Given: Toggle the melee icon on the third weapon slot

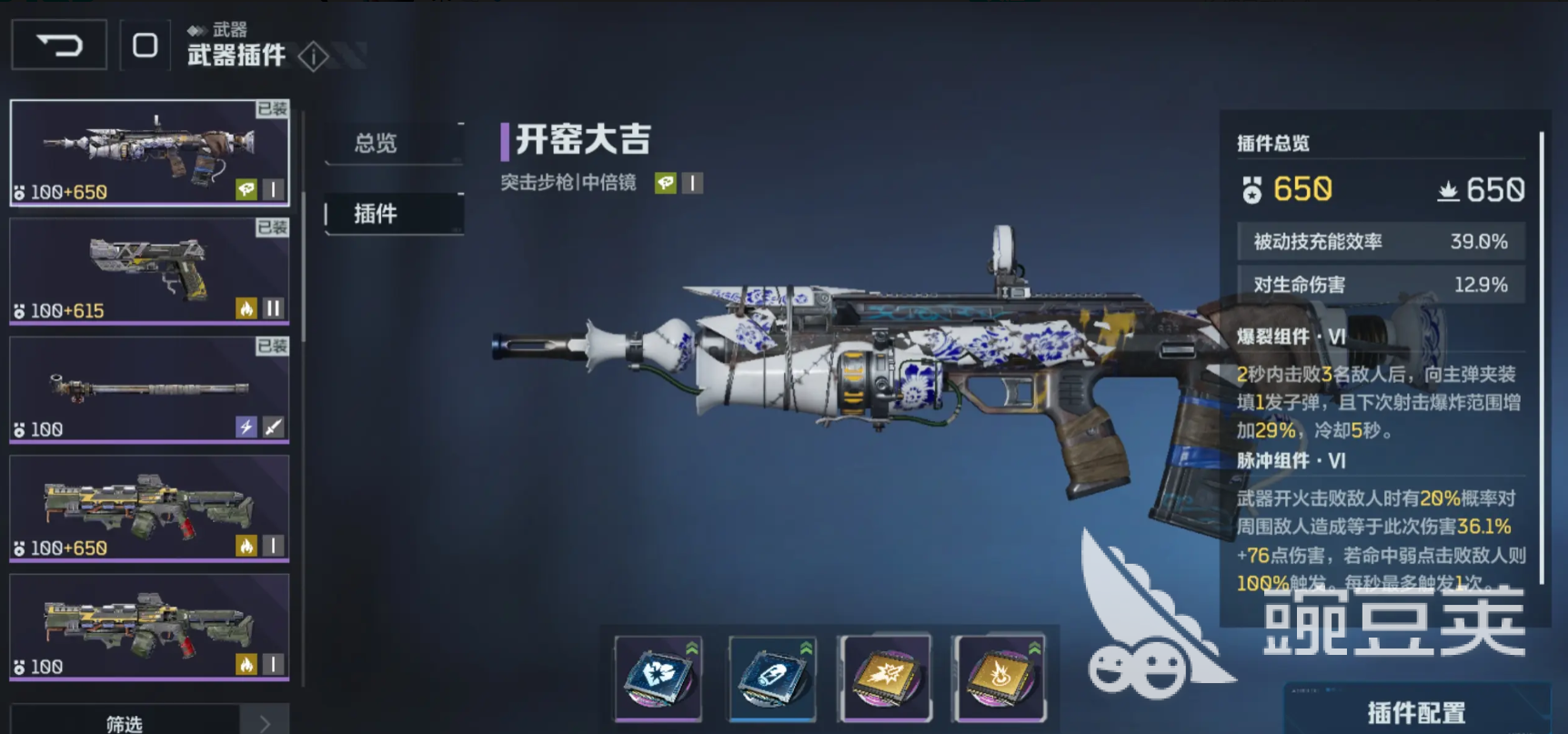Looking at the screenshot, I should coord(273,427).
